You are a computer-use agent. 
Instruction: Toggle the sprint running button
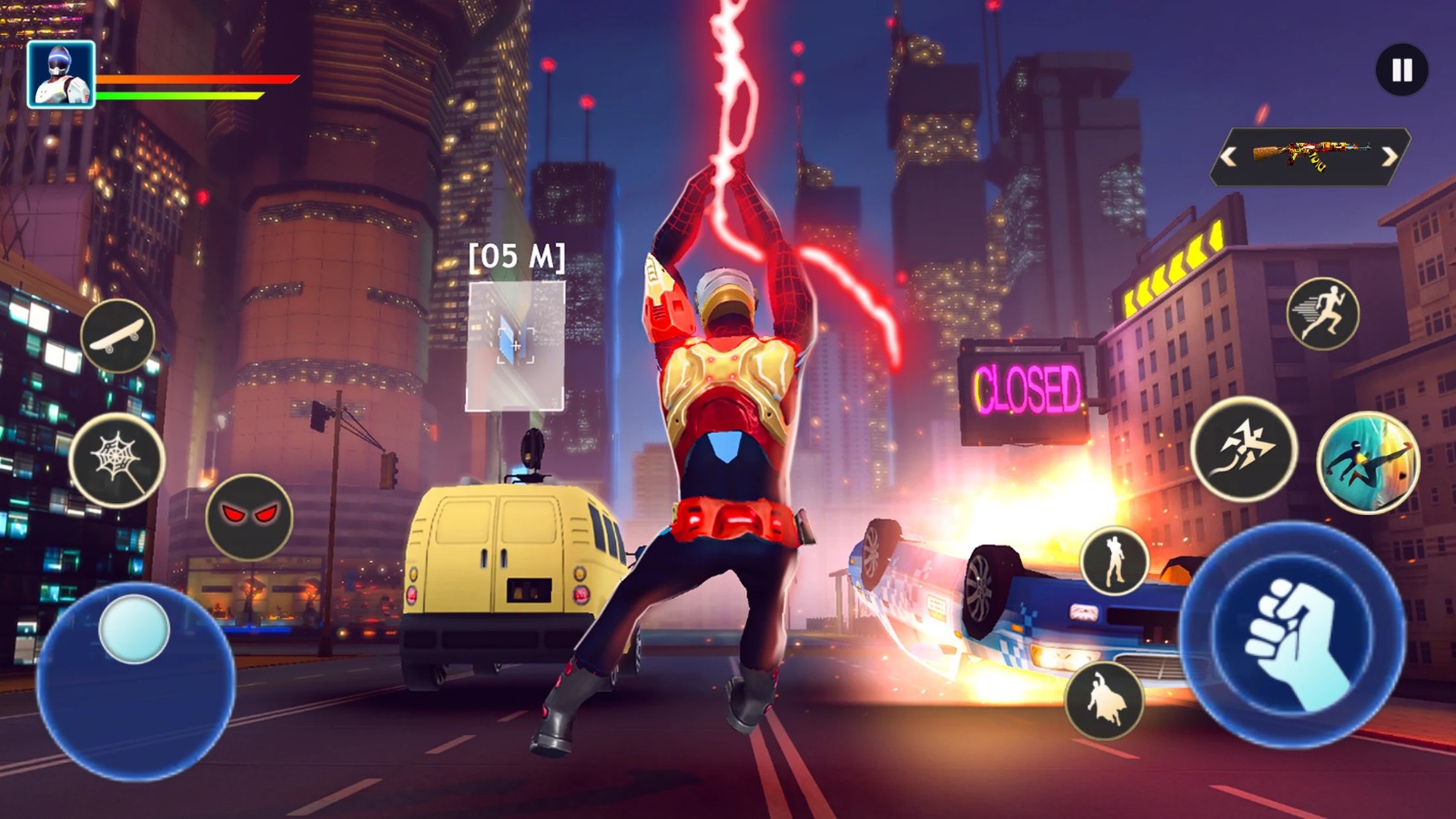1323,314
